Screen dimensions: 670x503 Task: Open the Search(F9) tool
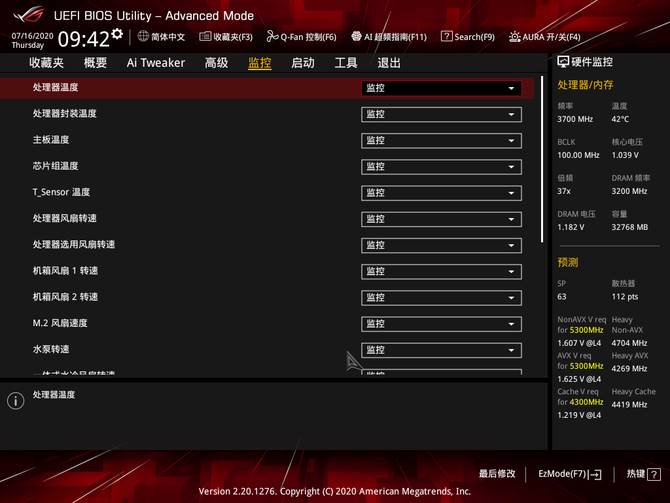(468, 37)
